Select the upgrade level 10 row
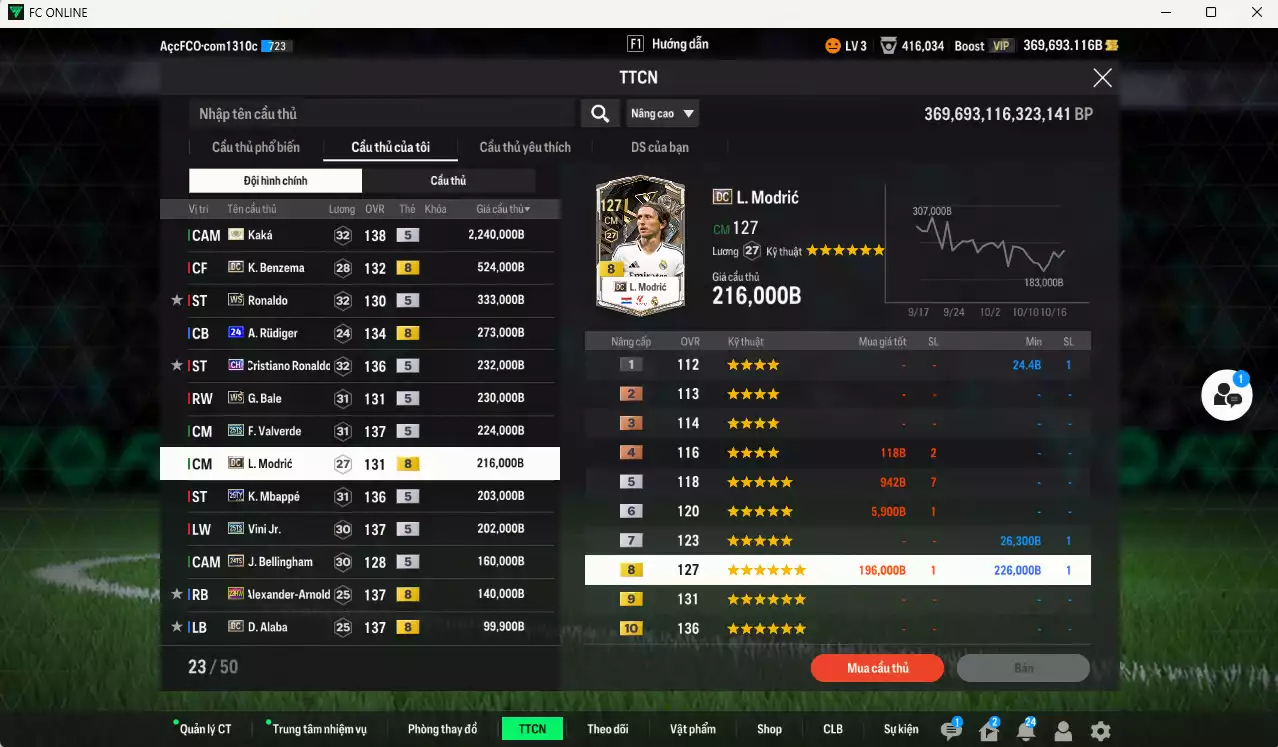Screen dimensions: 1278x747 837,629
